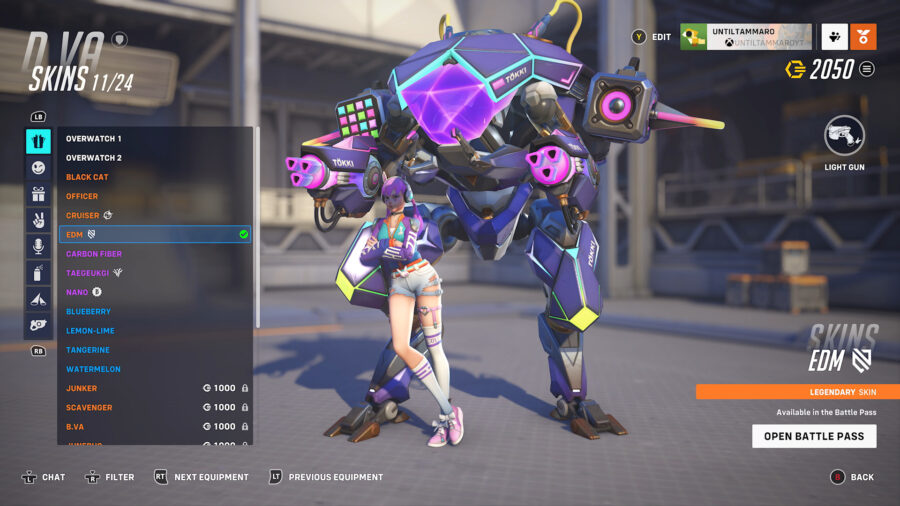Open the Battle Pass
Image resolution: width=900 pixels, height=506 pixels.
[x=814, y=436]
